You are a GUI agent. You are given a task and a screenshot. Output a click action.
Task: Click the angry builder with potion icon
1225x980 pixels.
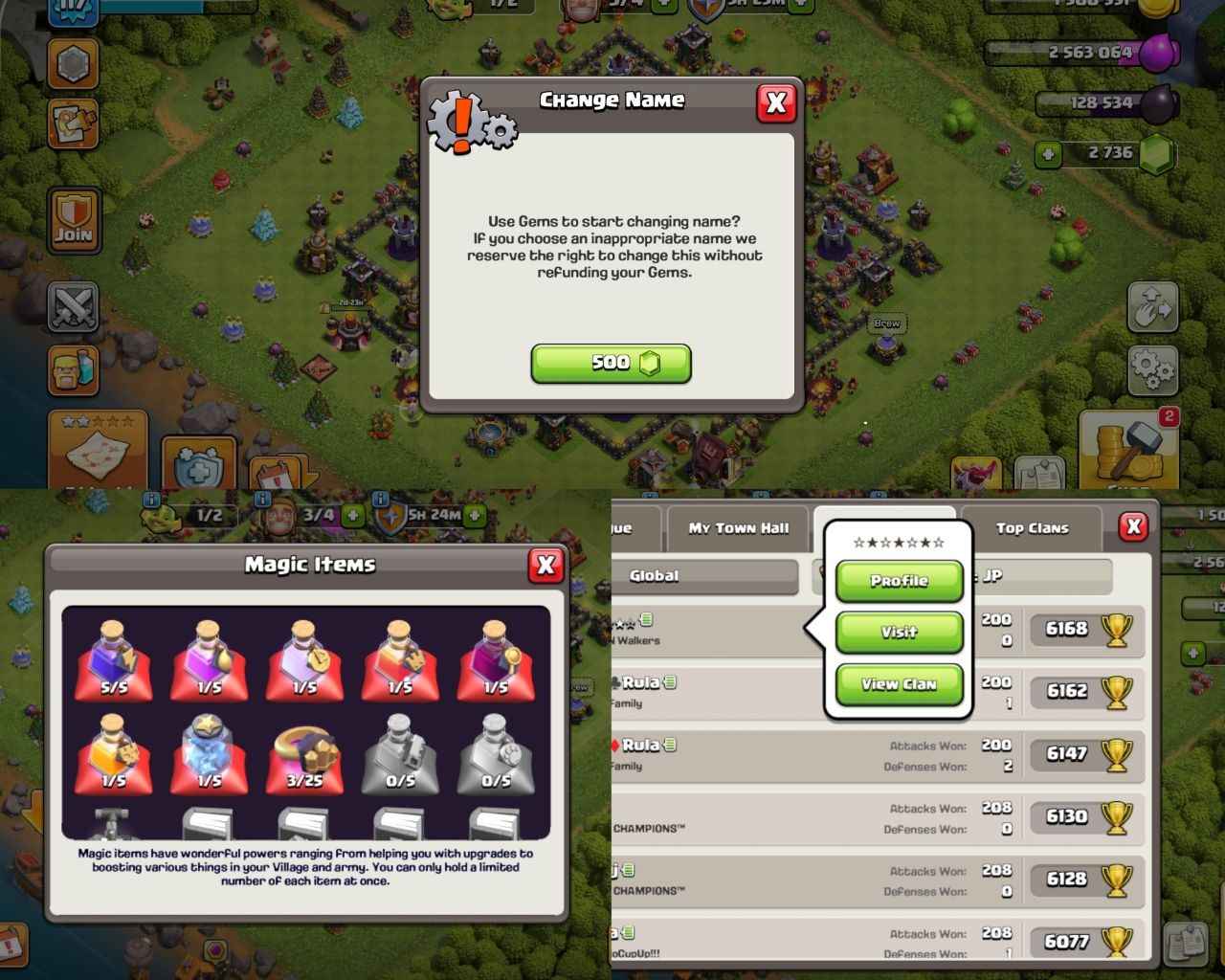(73, 371)
